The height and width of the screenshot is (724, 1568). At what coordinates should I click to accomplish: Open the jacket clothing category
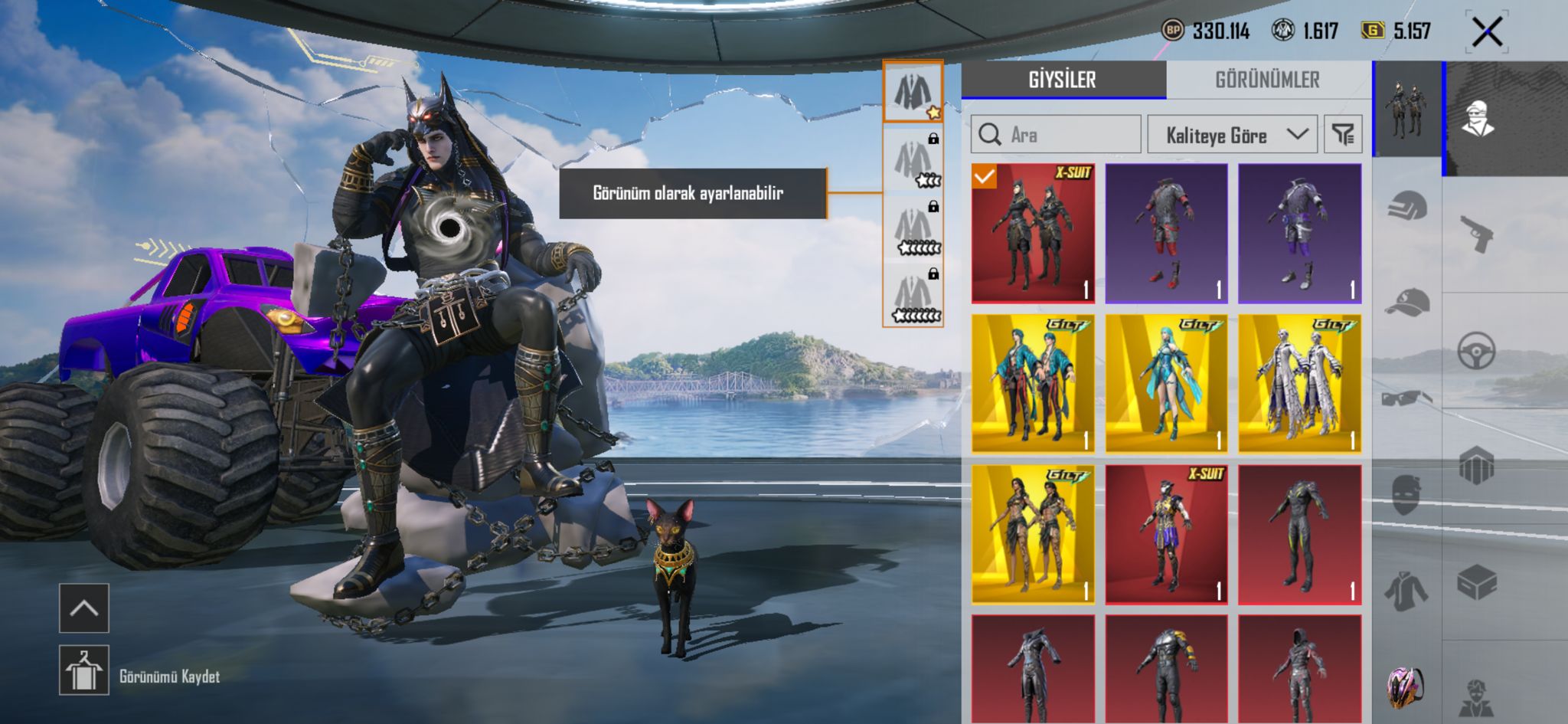pos(1407,591)
